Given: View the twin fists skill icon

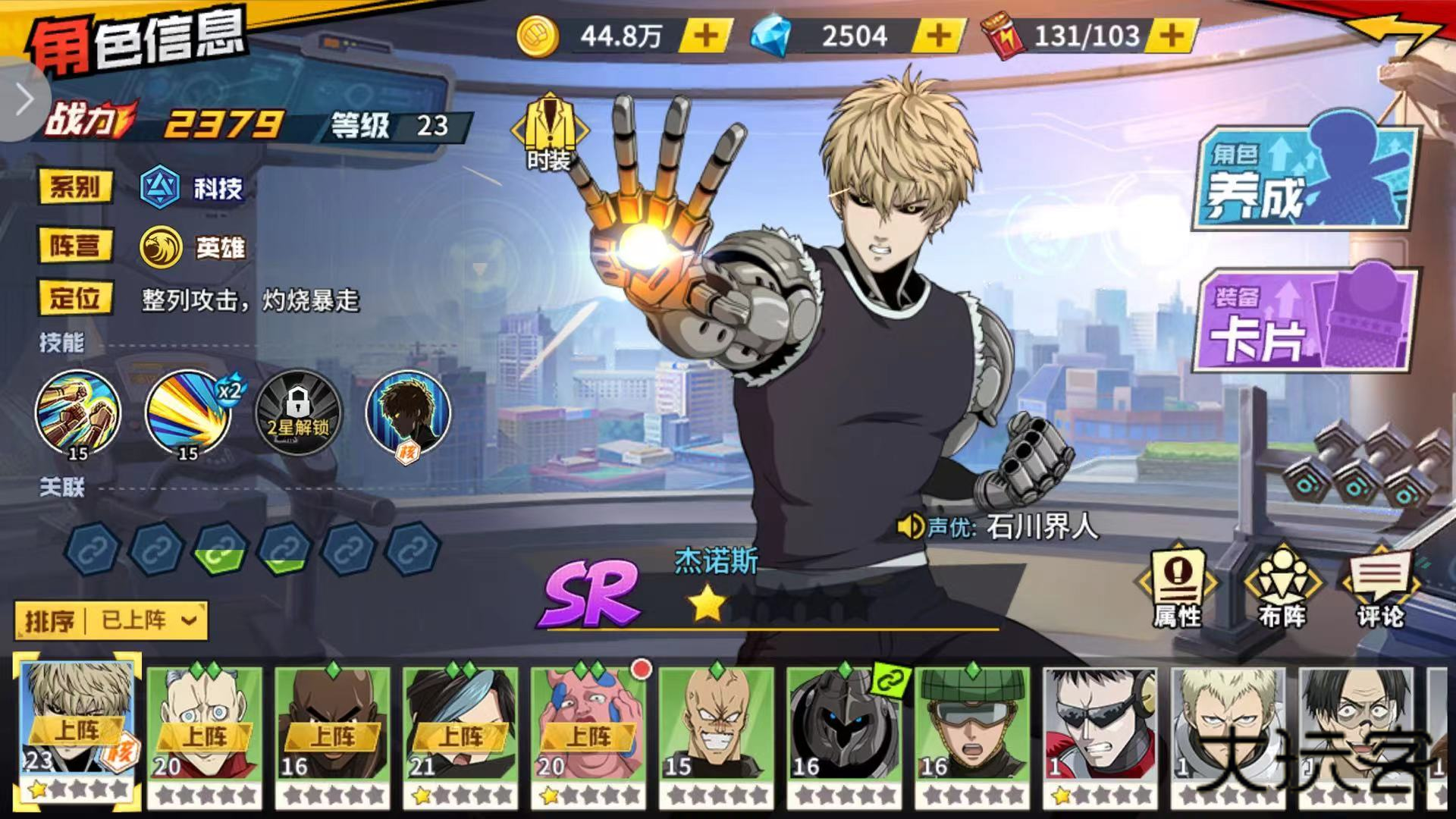Looking at the screenshot, I should pyautogui.click(x=77, y=413).
